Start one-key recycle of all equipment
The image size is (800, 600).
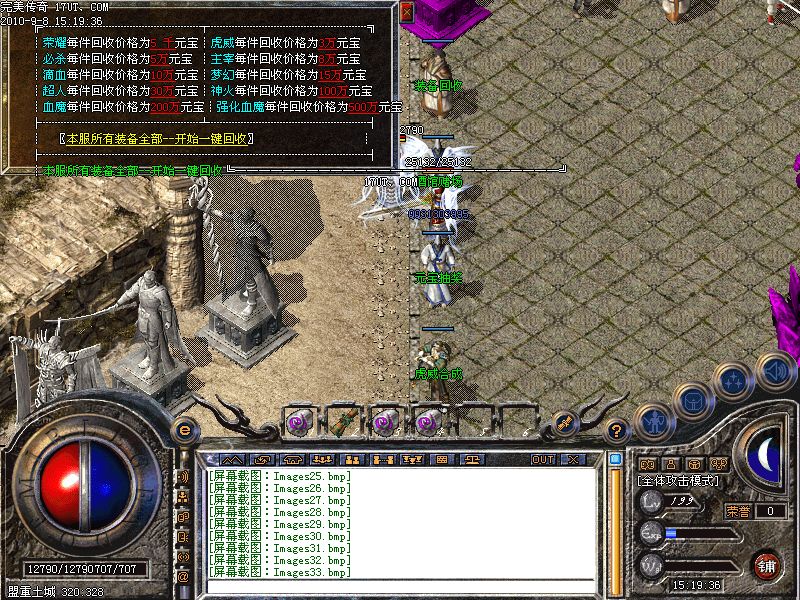click(159, 139)
